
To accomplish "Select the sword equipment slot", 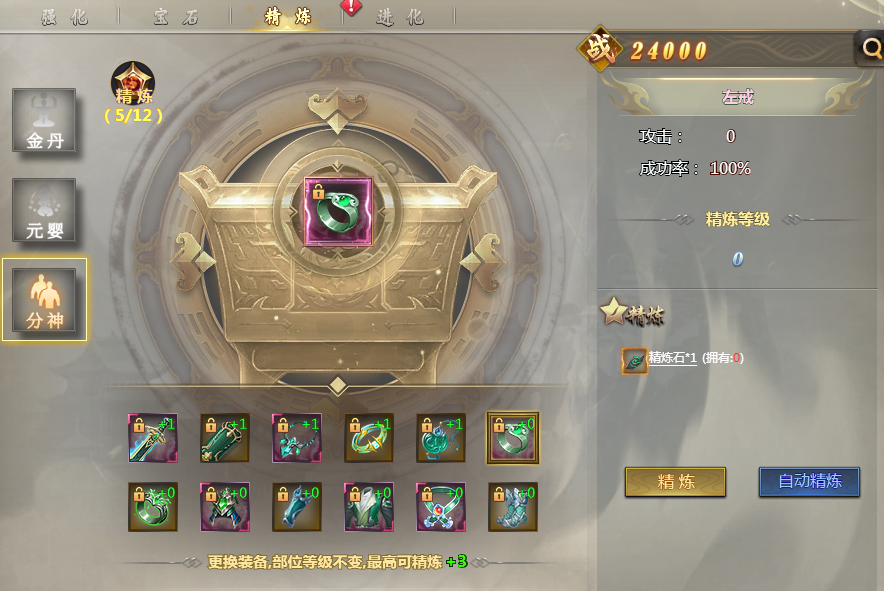I will 153,438.
